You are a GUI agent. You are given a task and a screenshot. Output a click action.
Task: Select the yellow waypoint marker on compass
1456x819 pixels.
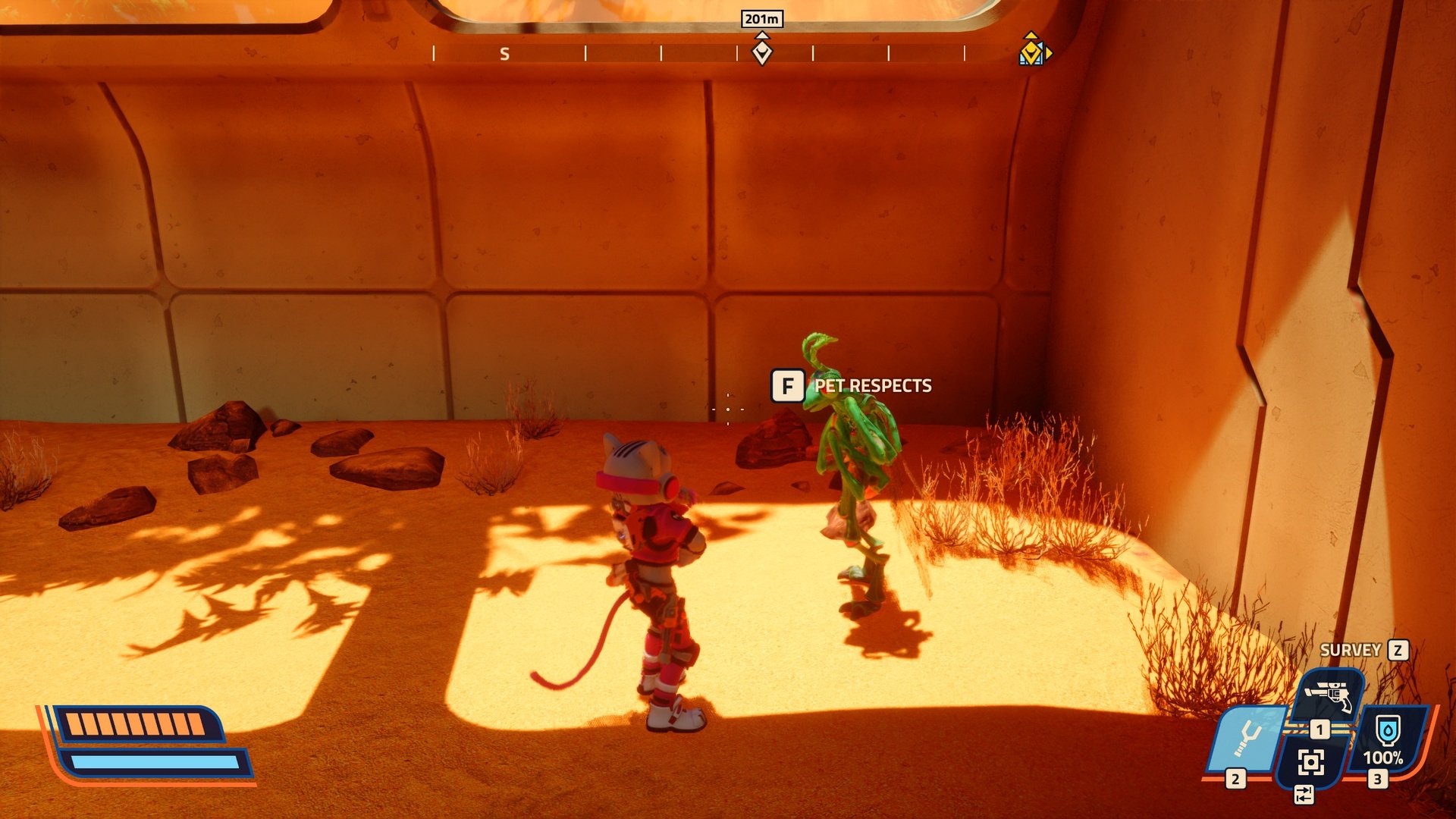click(1033, 51)
